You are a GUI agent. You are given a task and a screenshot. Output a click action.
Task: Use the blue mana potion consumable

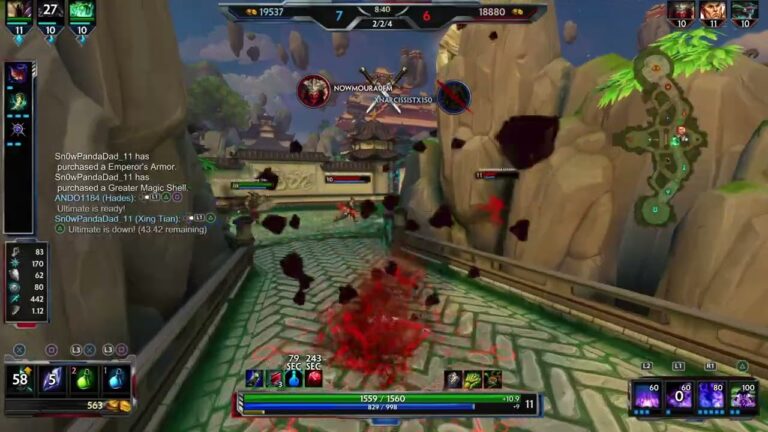[x=116, y=380]
